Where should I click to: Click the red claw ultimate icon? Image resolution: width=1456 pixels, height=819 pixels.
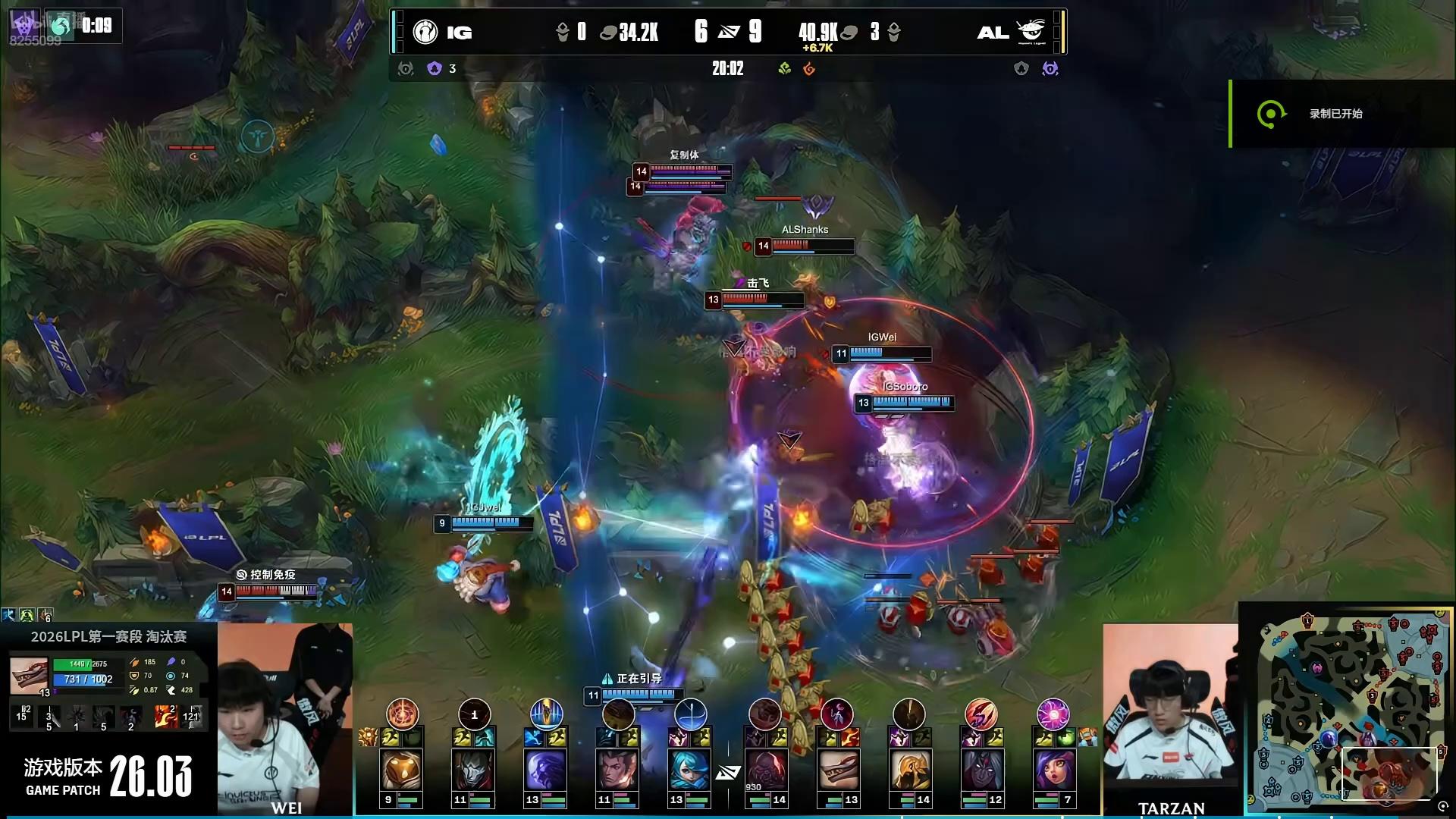(981, 714)
